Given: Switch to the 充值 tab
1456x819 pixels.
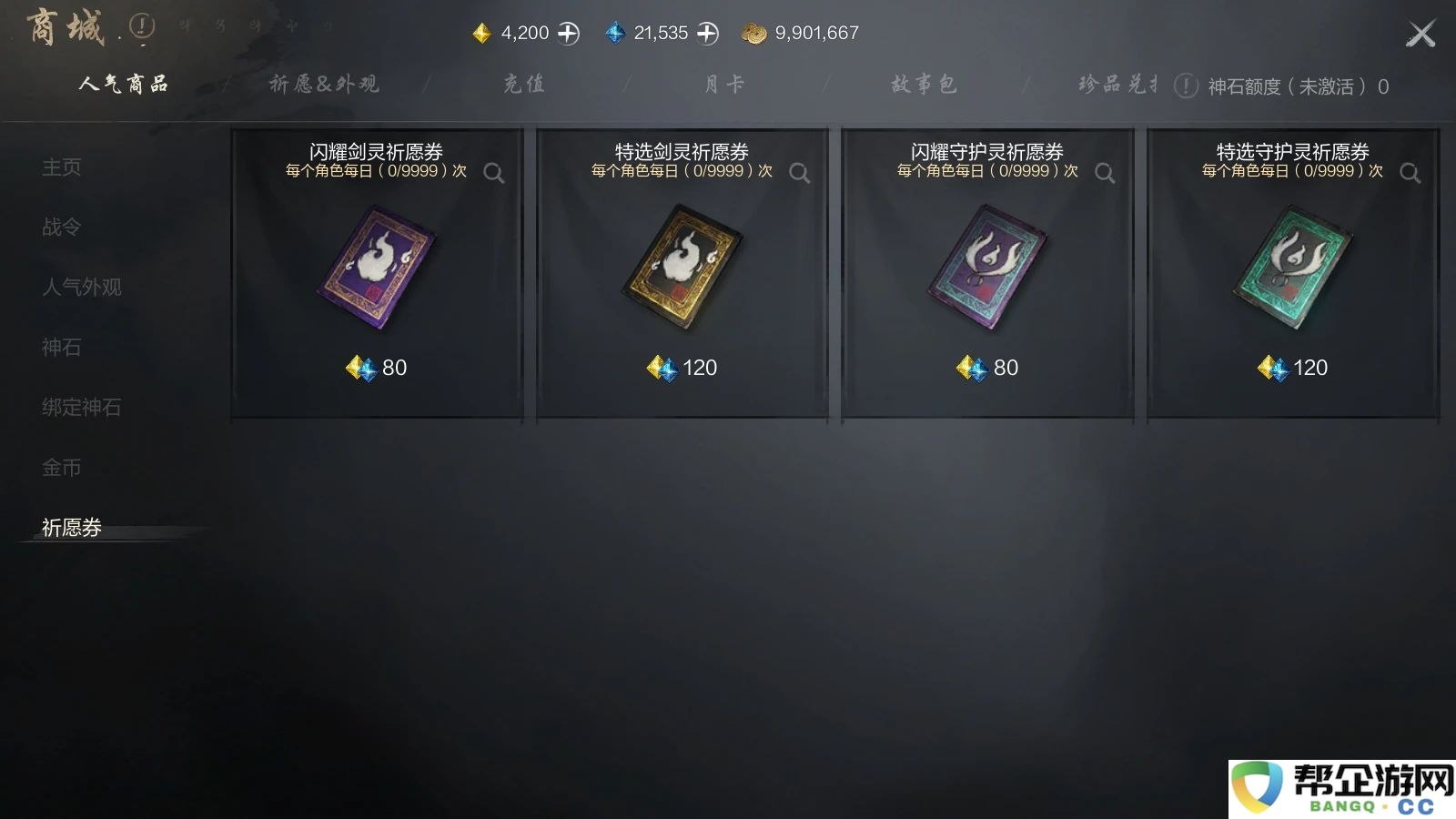Looking at the screenshot, I should 523,85.
